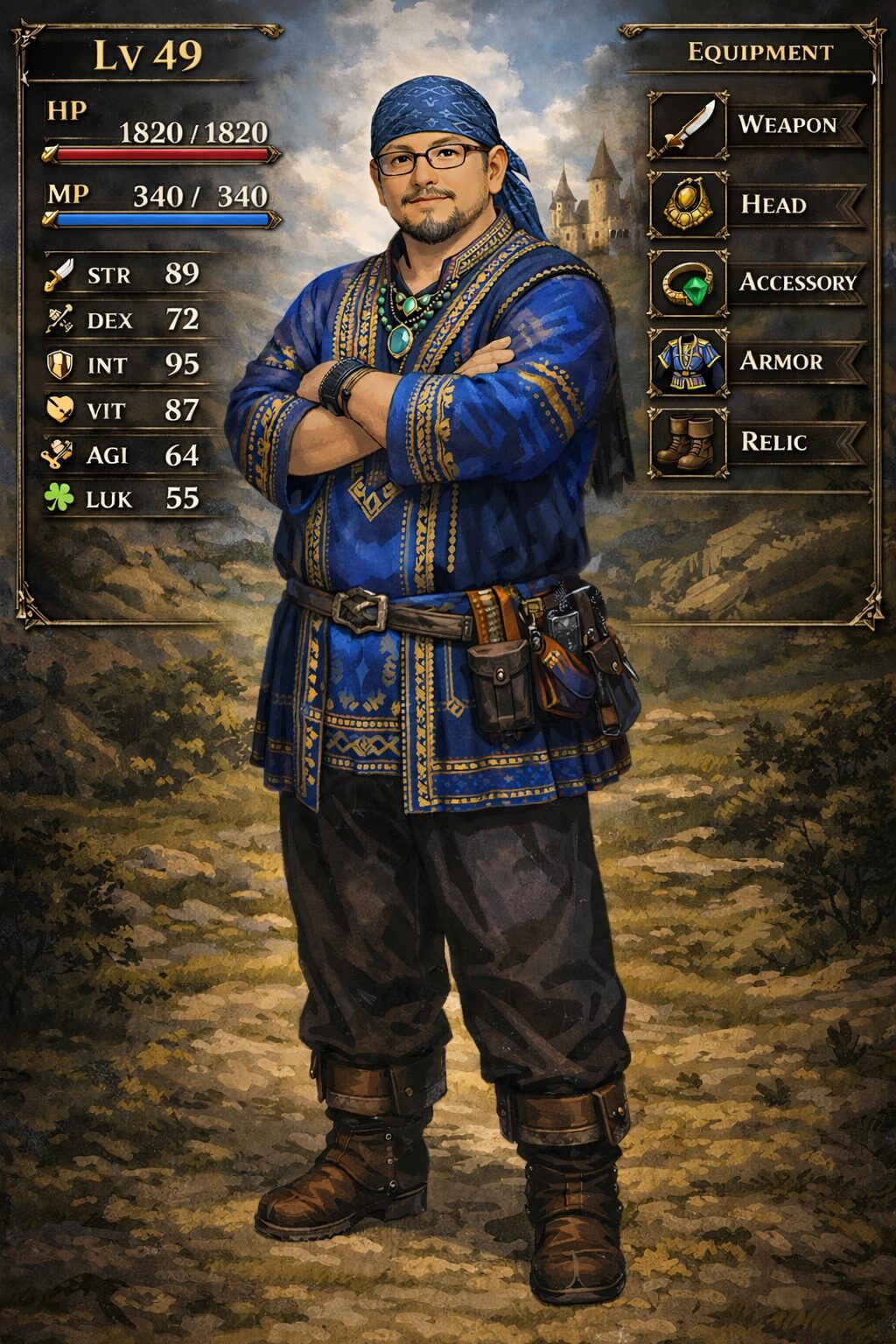
Task: Select the Weapon sword equipment slot
Action: [688, 126]
